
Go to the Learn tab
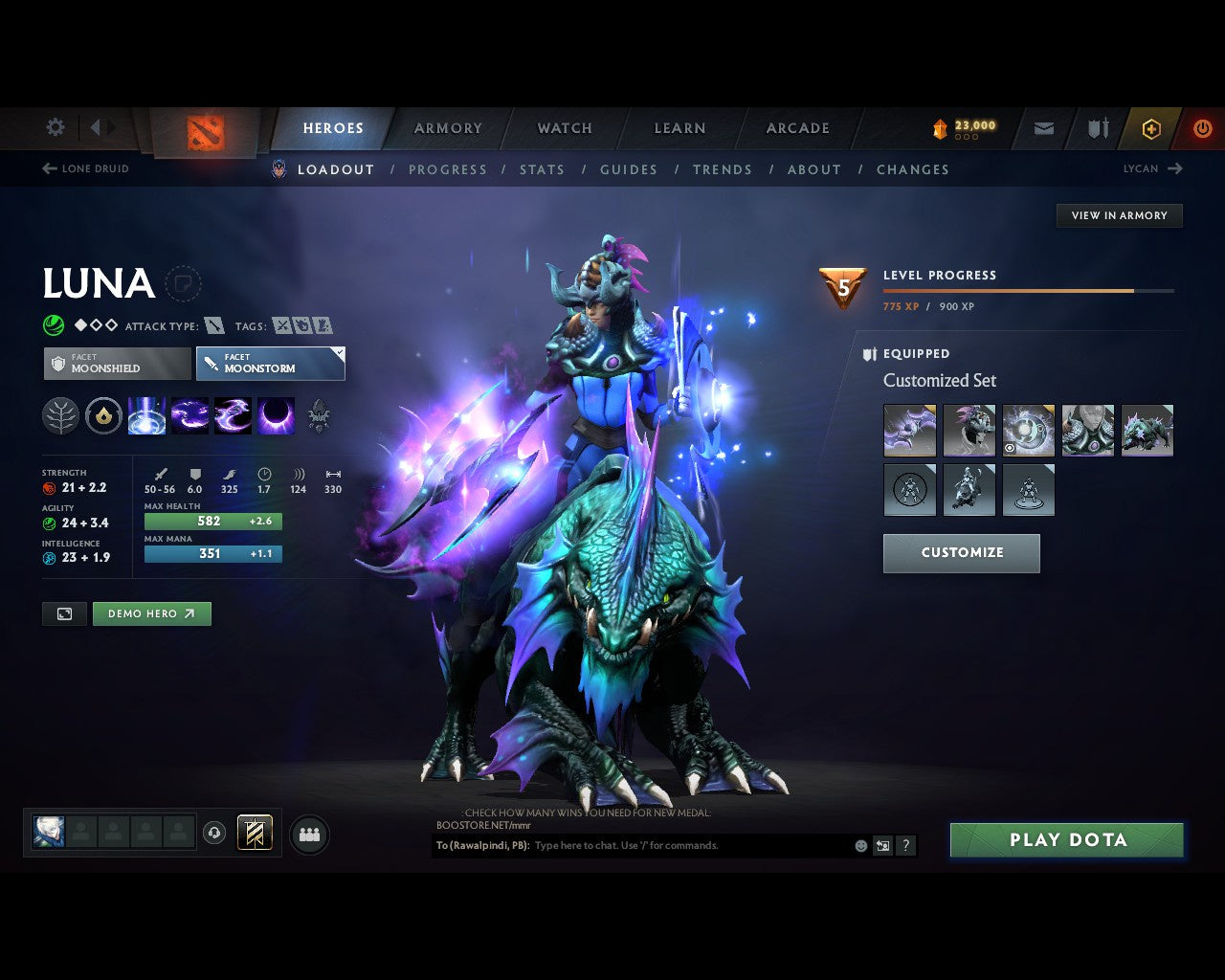[x=679, y=128]
